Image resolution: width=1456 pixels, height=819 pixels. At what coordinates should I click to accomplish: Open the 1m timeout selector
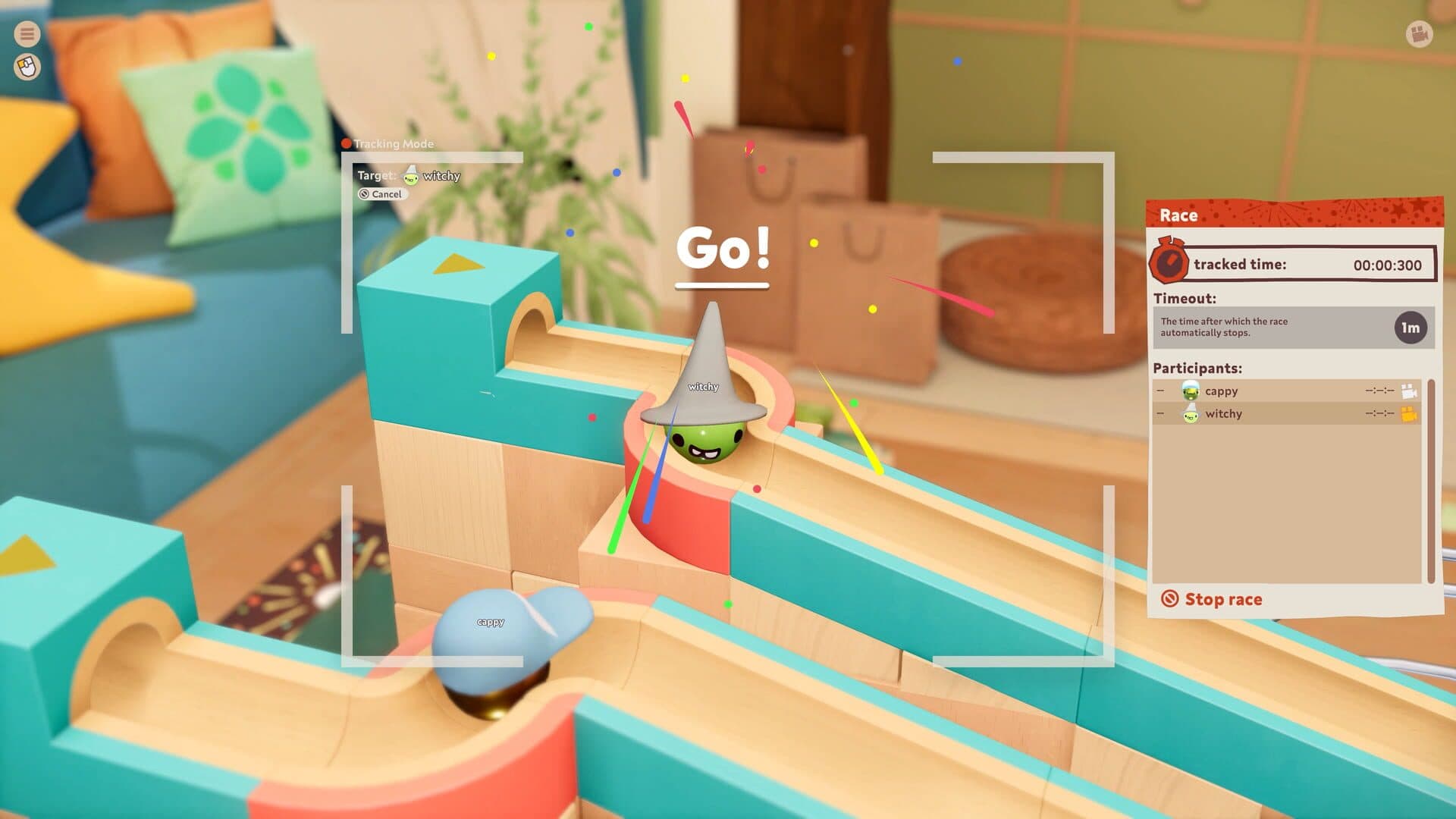(x=1412, y=326)
